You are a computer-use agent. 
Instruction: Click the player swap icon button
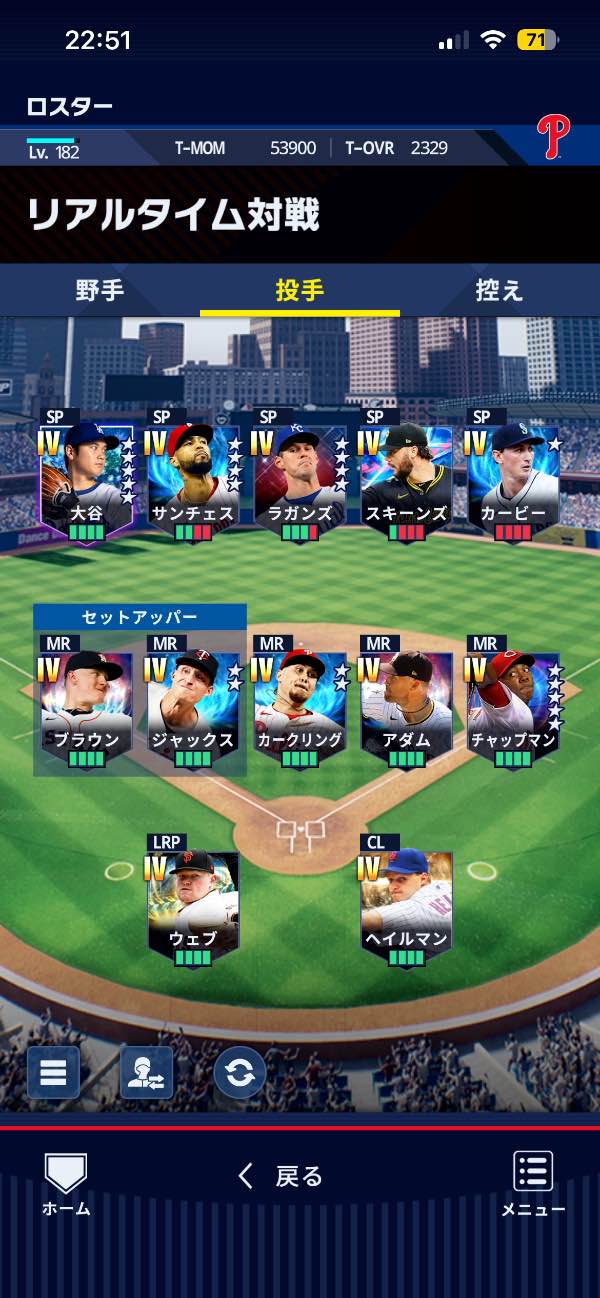pyautogui.click(x=146, y=1073)
